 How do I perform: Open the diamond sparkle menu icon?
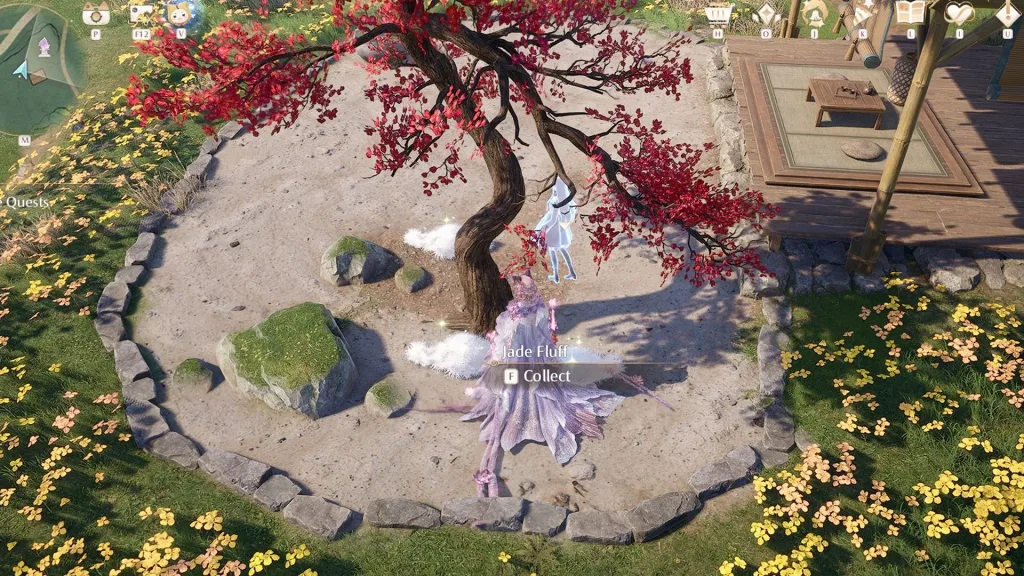pos(766,13)
